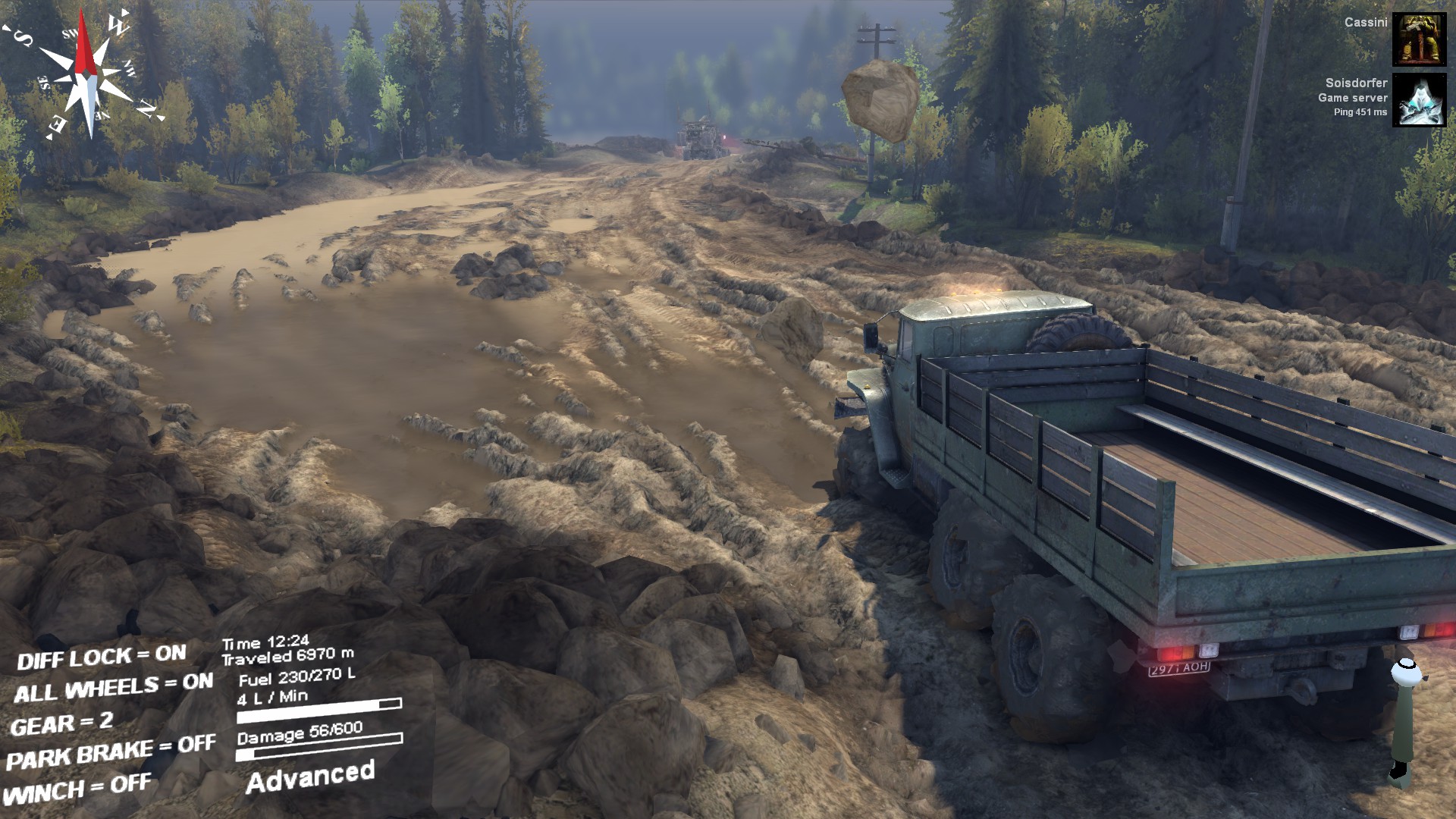The image size is (1456, 819).
Task: Open the Advanced mode option
Action: pyautogui.click(x=310, y=777)
